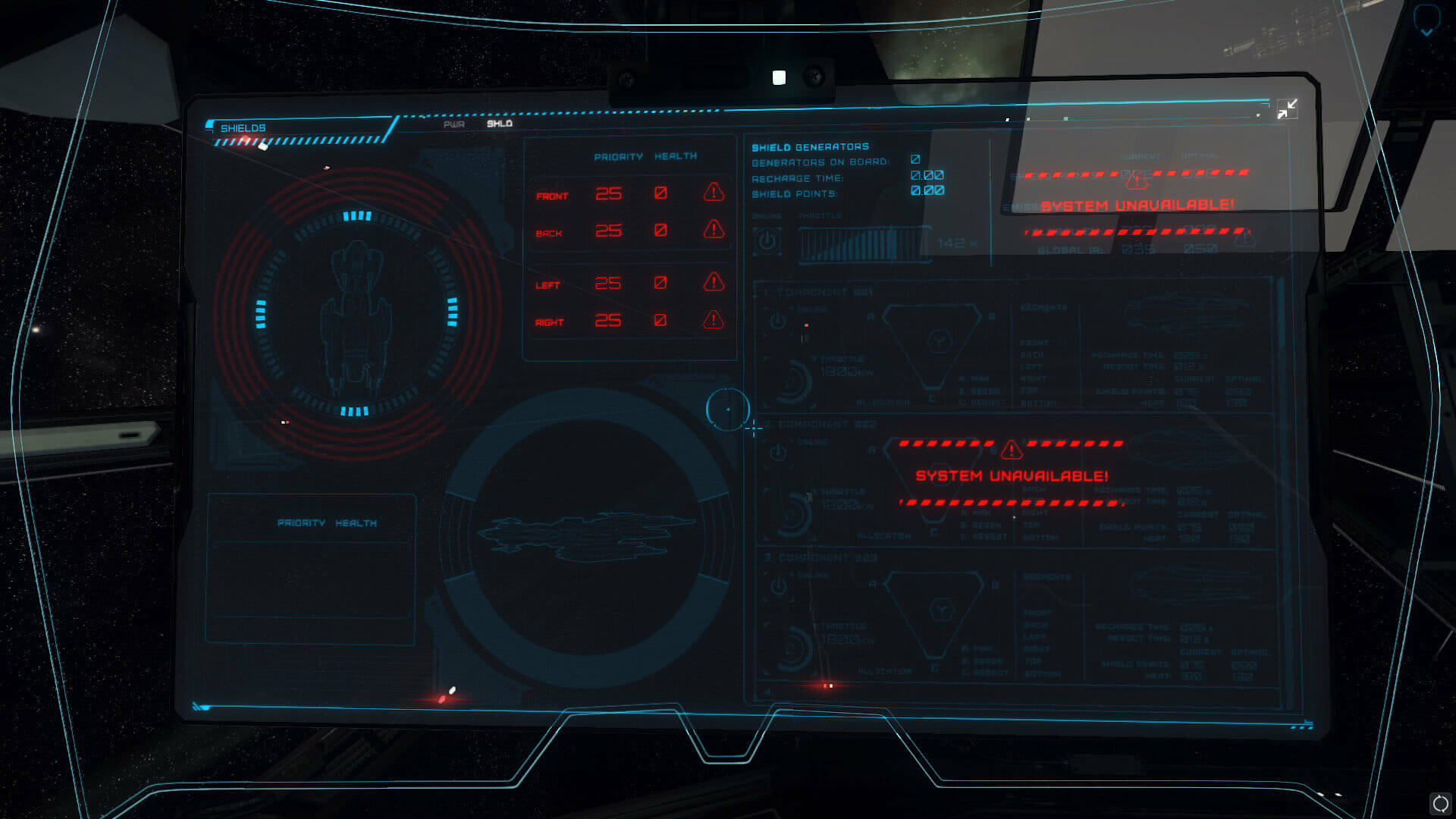1456x819 pixels.
Task: Minimize the shields display with the collapse arrows
Action: click(x=1287, y=109)
